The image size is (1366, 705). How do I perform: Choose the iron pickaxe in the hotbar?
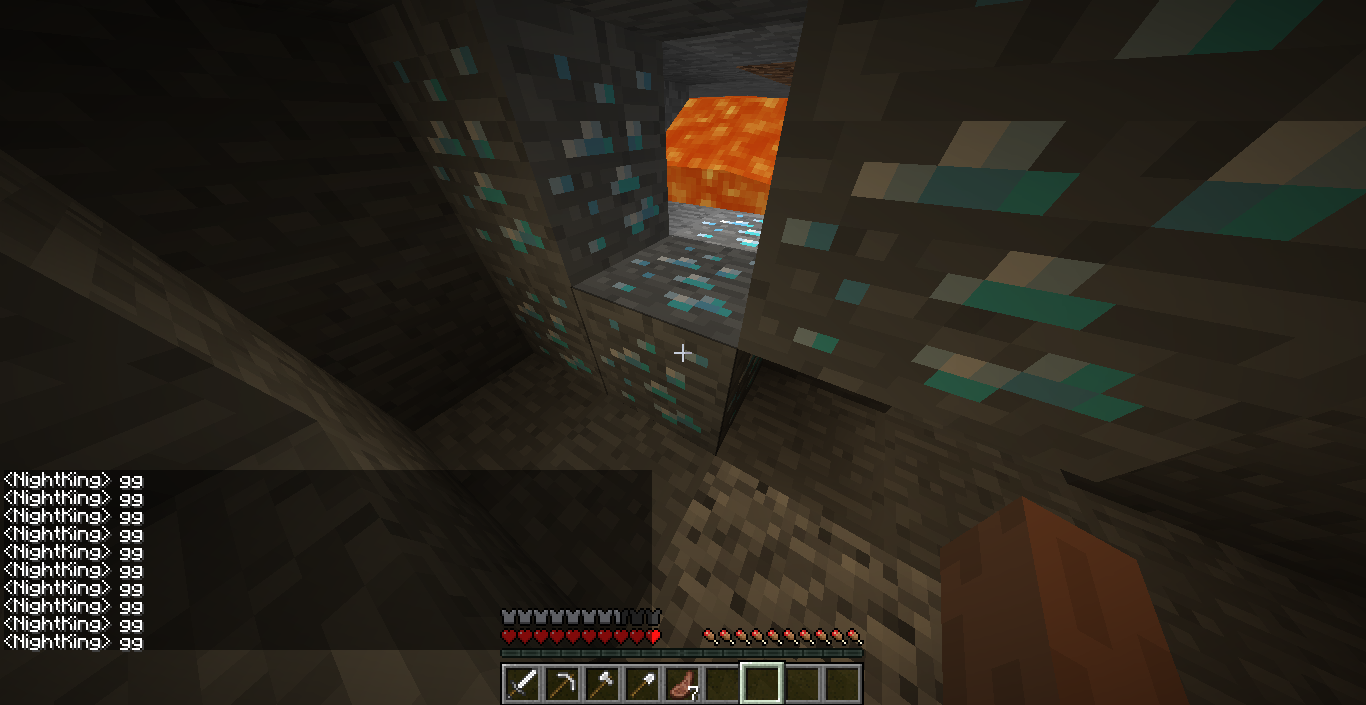[562, 683]
